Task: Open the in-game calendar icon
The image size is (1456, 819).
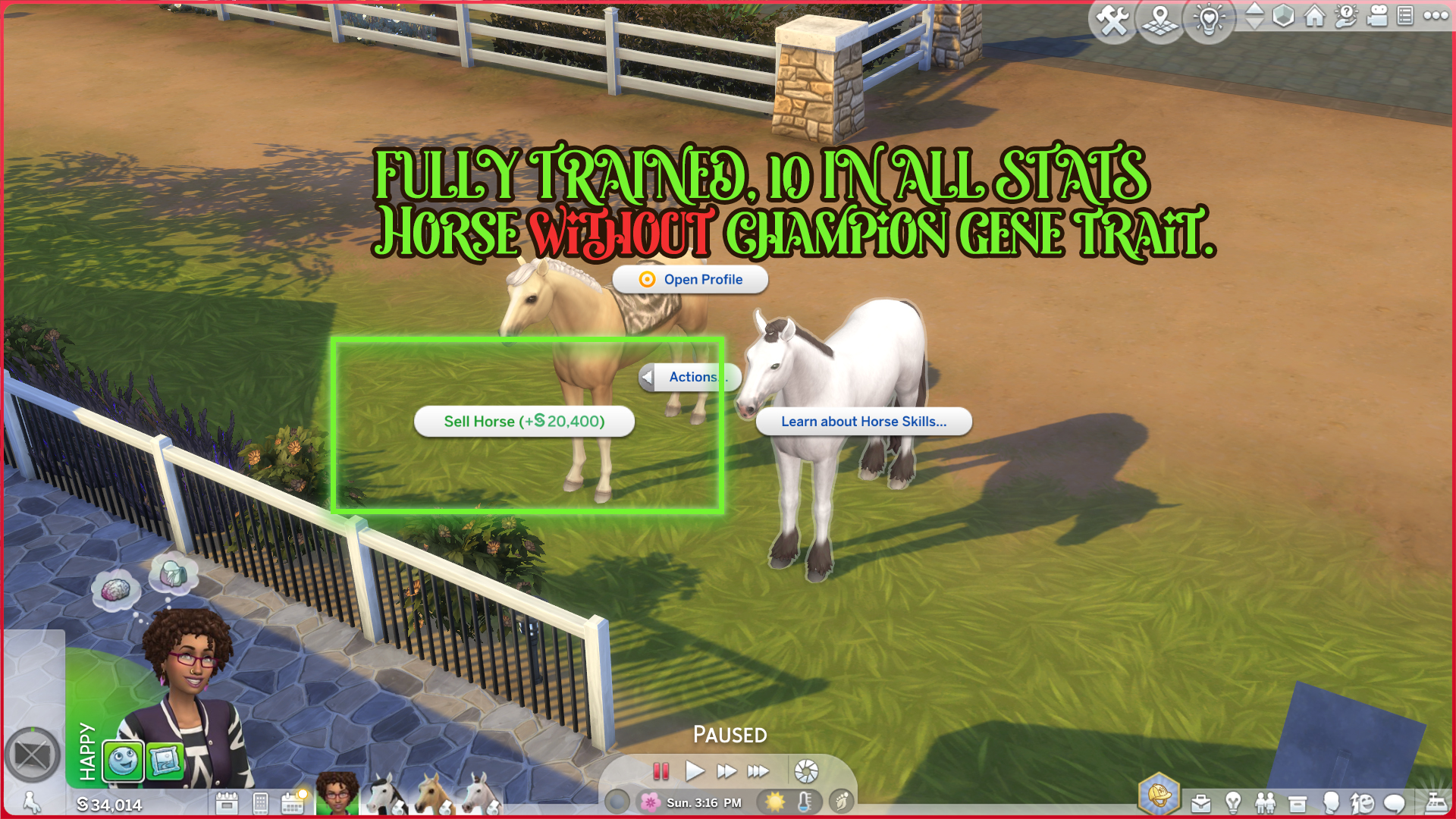Action: coord(292,802)
